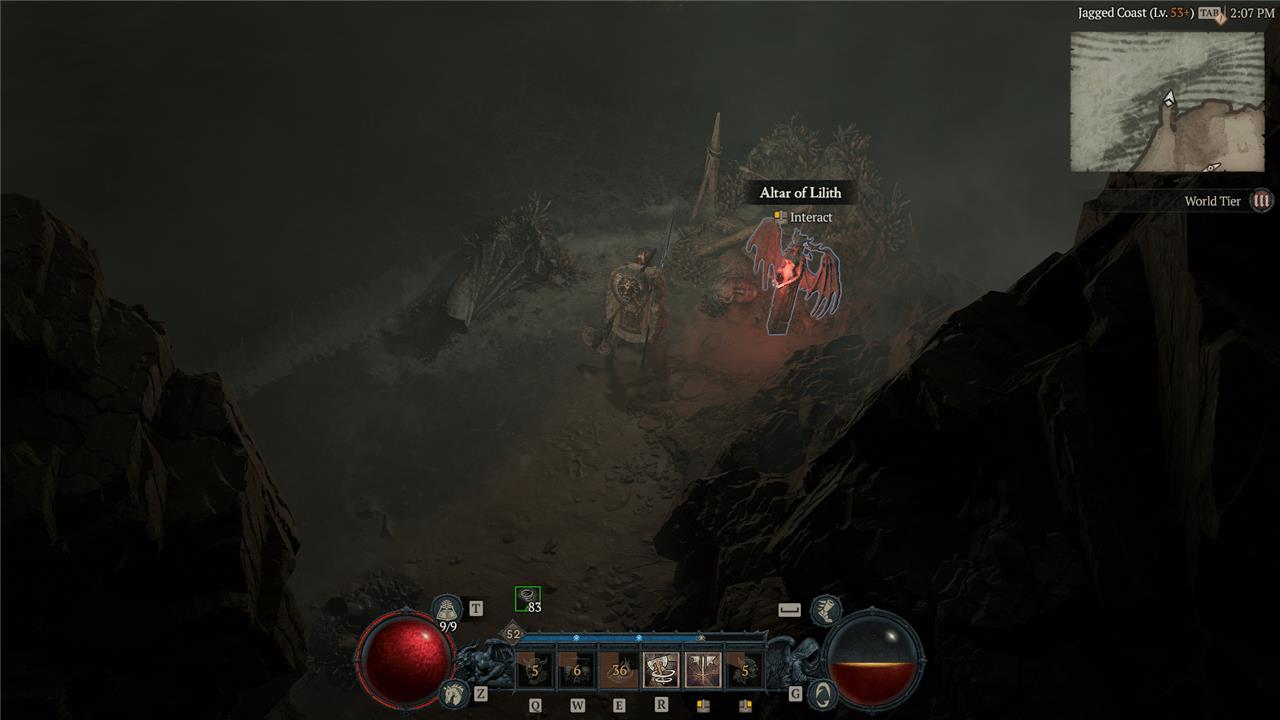1280x720 pixels.
Task: Activate the swirl icon beside the G key
Action: pyautogui.click(x=822, y=693)
